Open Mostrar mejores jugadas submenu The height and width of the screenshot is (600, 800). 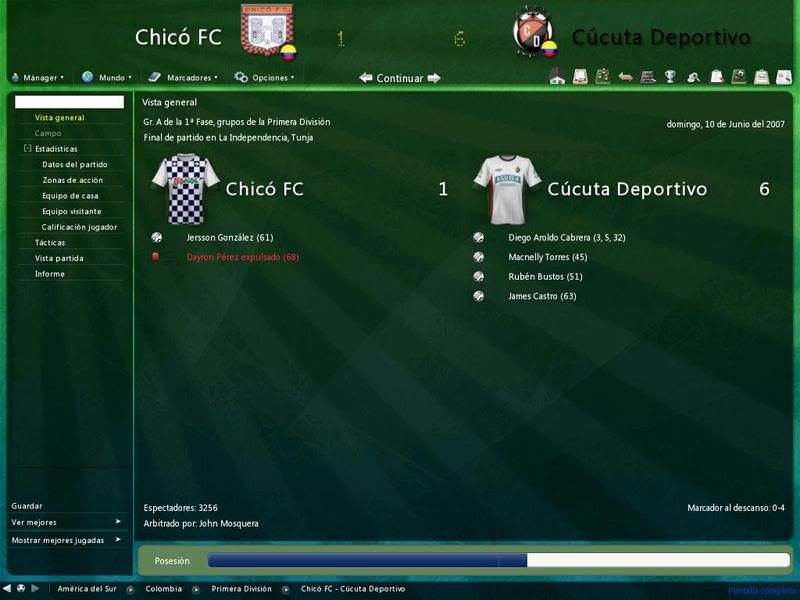coord(66,540)
